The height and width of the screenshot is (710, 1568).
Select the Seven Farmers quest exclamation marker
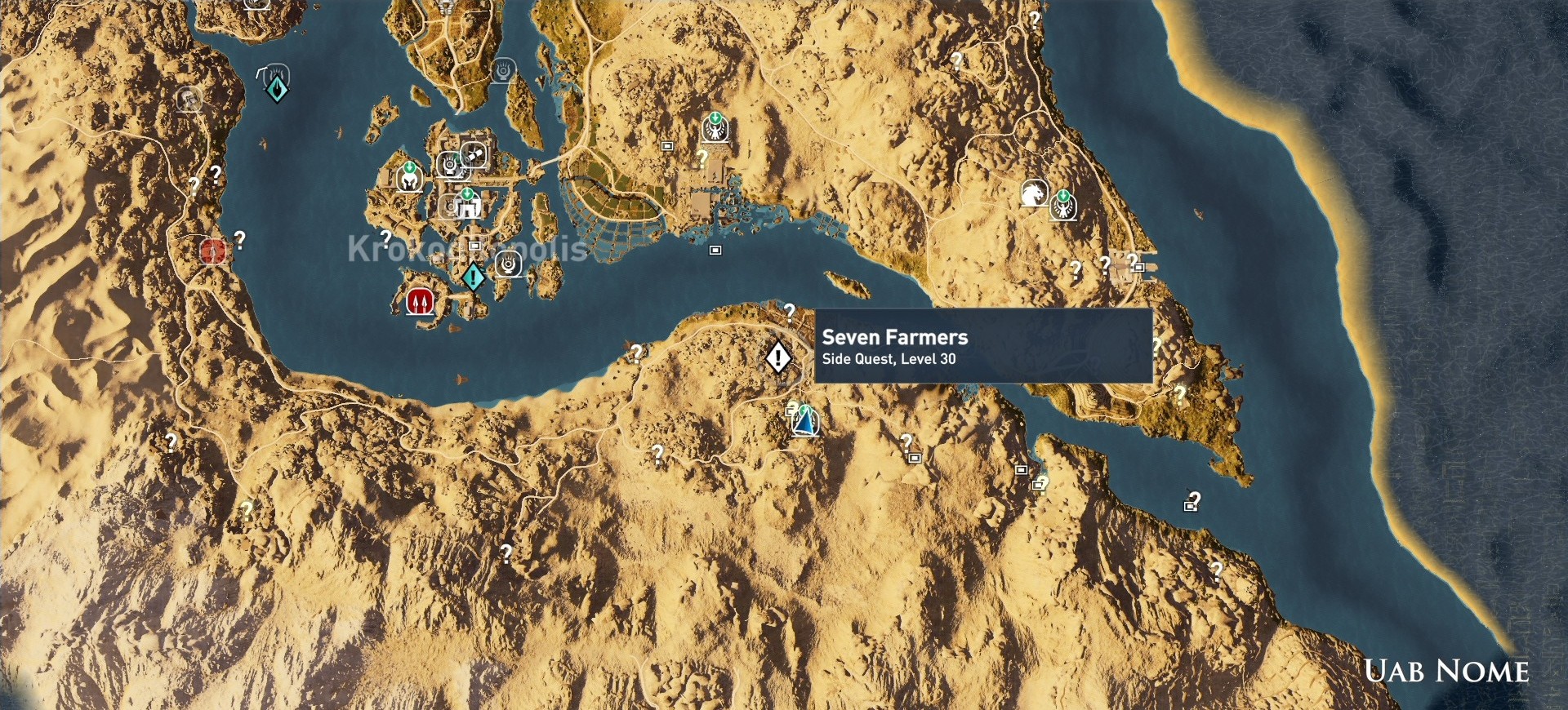777,357
